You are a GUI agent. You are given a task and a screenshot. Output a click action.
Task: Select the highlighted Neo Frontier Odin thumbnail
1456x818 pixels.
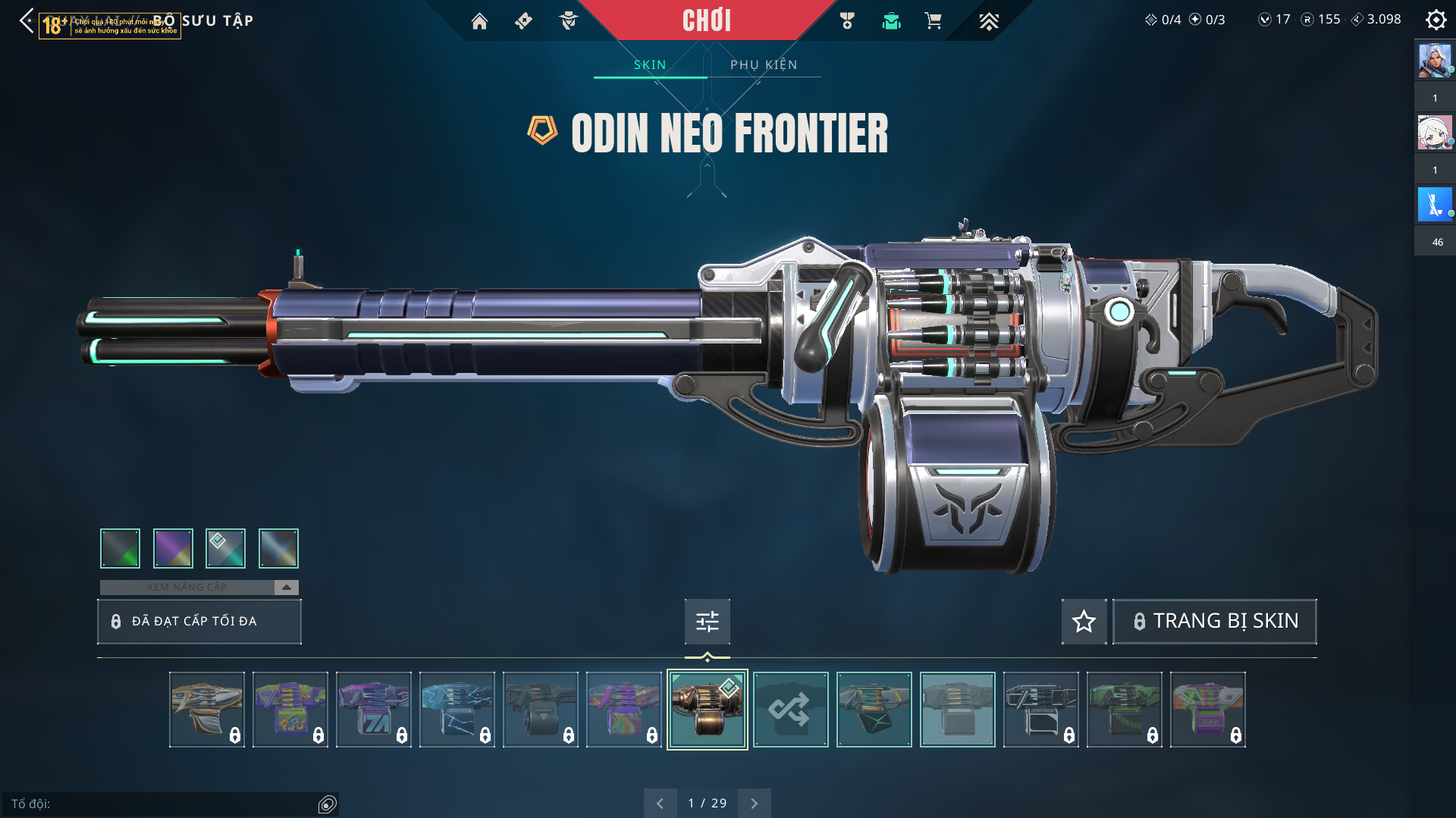tap(707, 710)
